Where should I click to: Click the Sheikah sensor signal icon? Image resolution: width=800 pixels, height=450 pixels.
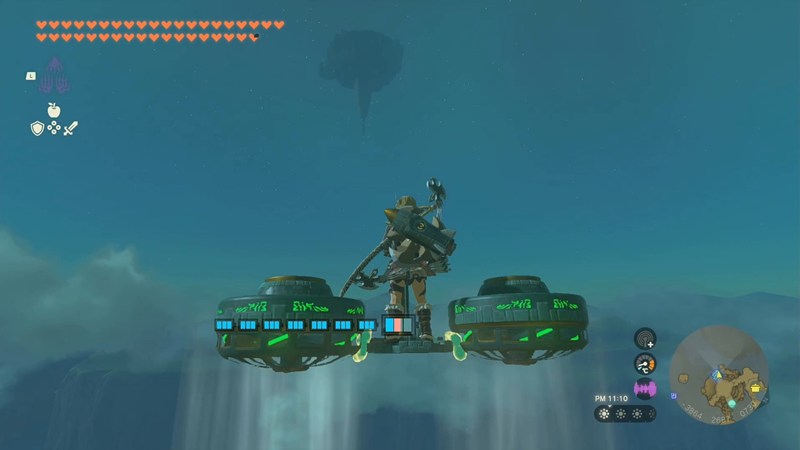645,339
